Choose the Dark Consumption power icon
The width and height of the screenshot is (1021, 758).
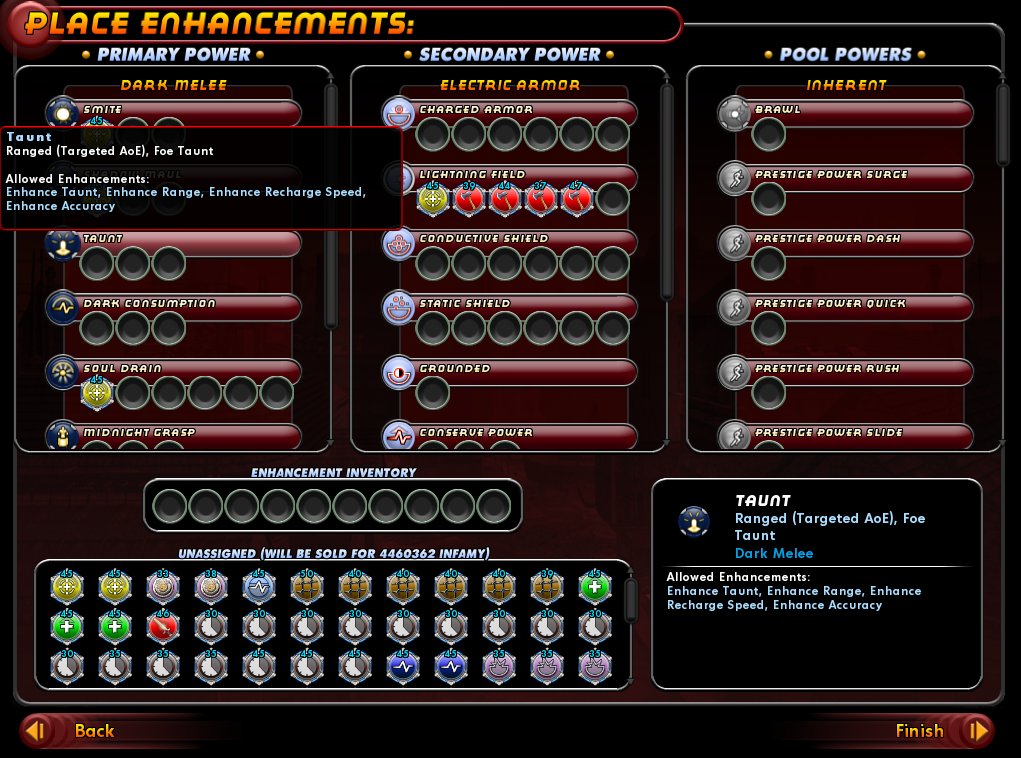tap(63, 308)
